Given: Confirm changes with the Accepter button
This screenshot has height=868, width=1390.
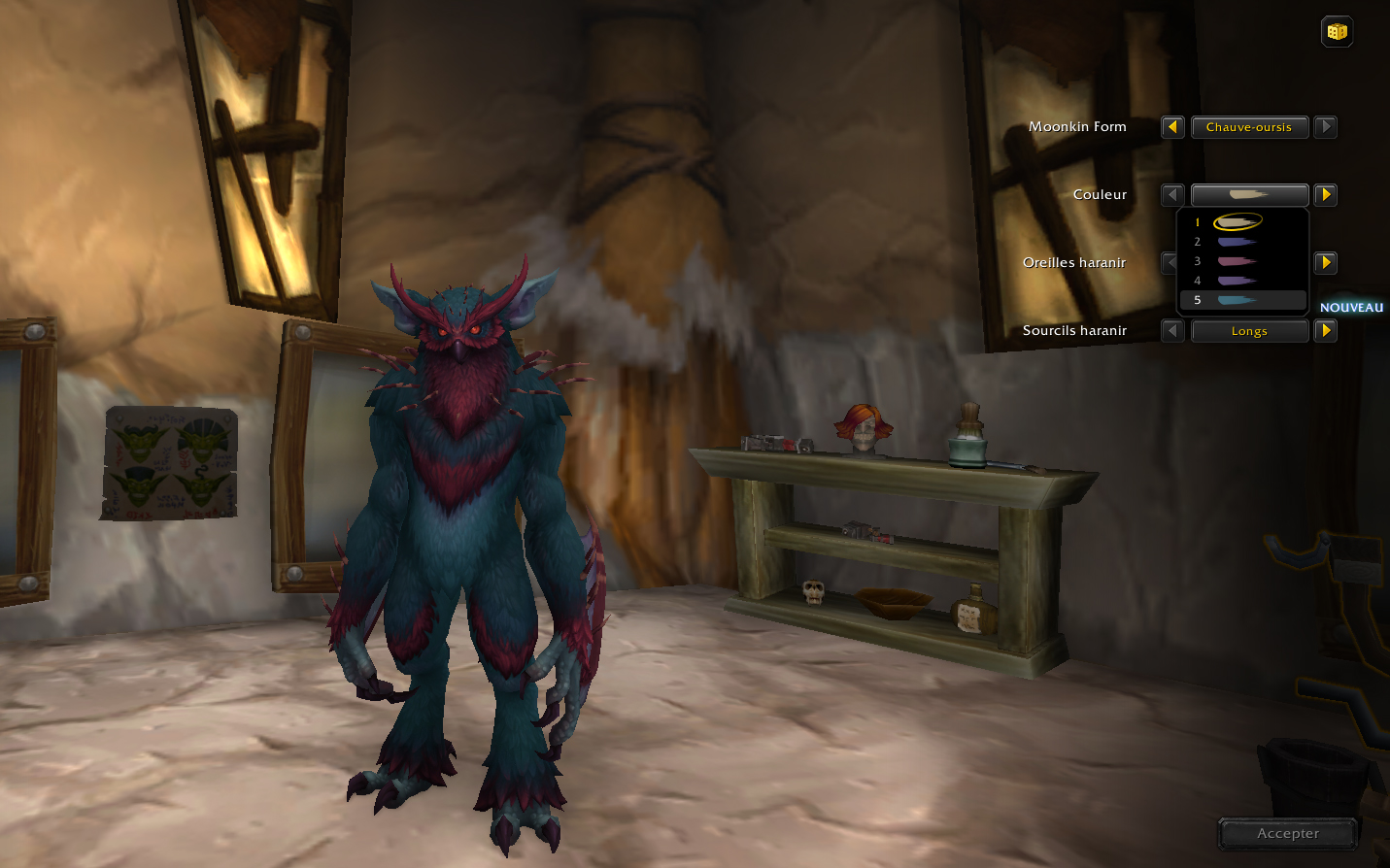Looking at the screenshot, I should 1288,833.
